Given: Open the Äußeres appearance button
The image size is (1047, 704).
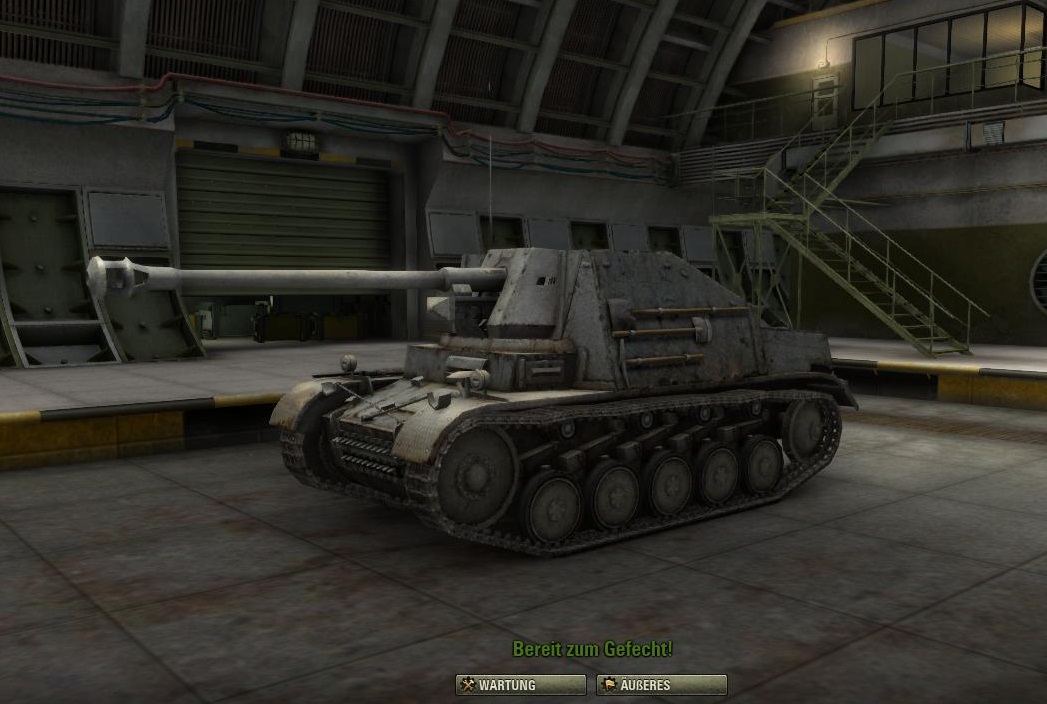Looking at the screenshot, I should [661, 685].
